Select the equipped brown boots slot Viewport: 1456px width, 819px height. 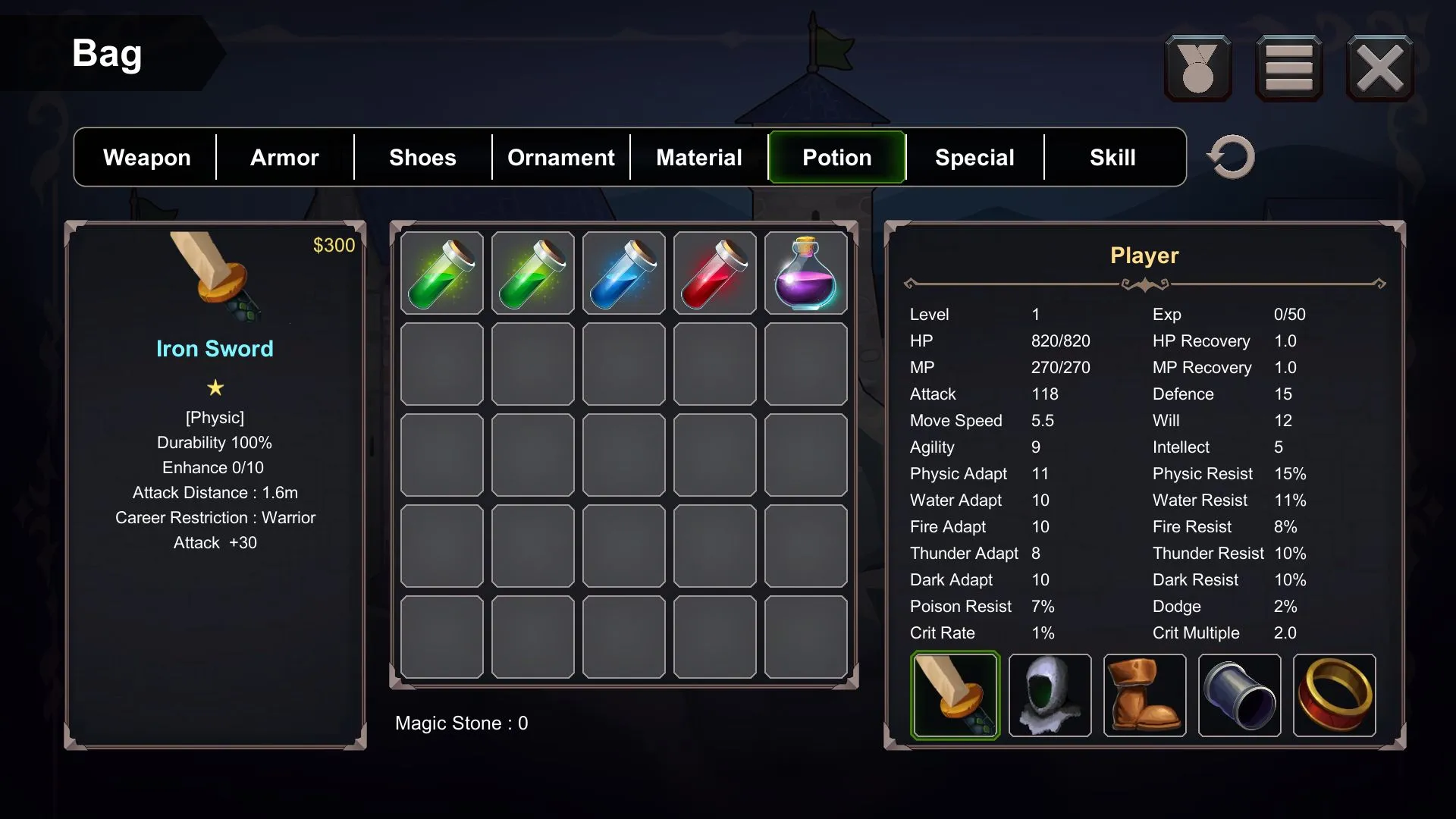pyautogui.click(x=1145, y=695)
